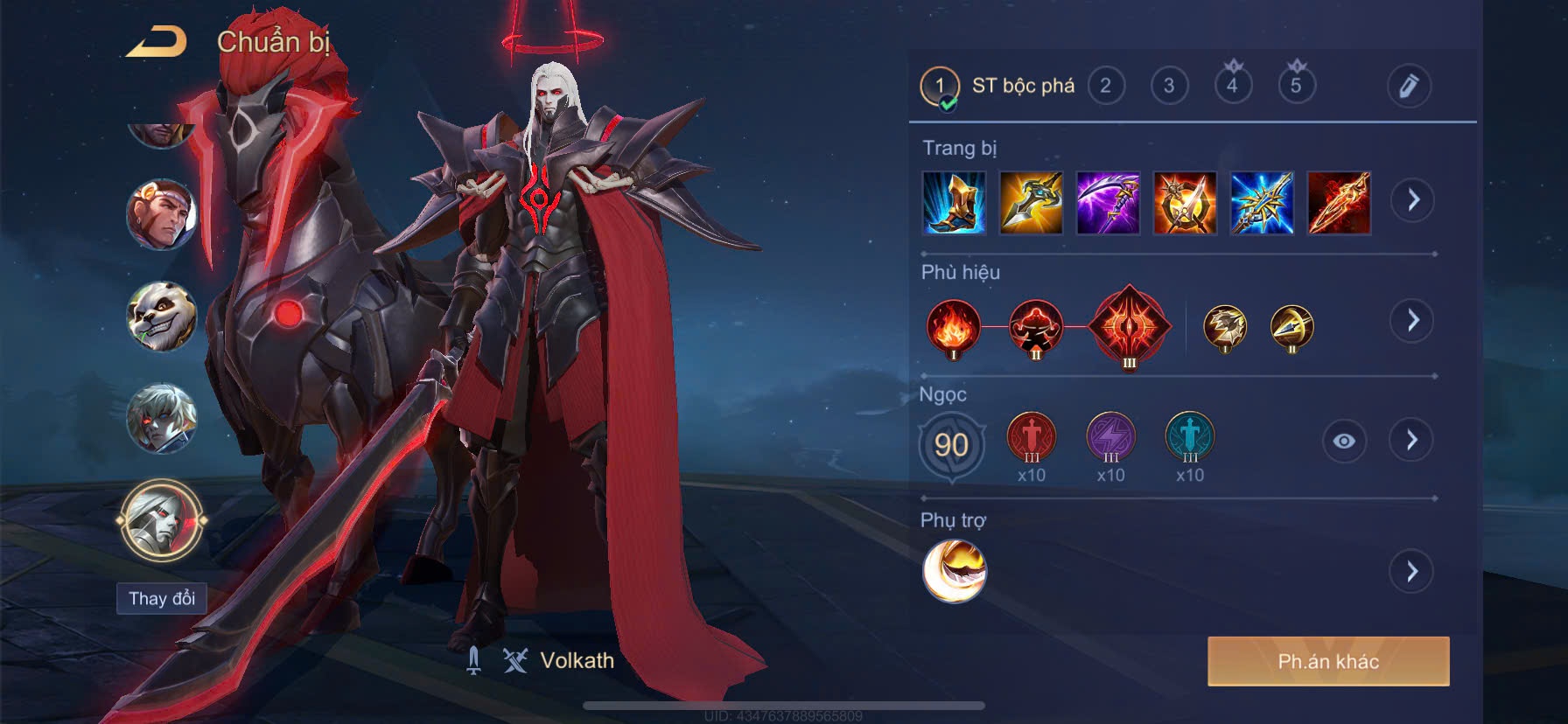Expand the Phụ trợ support section
Image resolution: width=1568 pixels, height=724 pixels.
coord(1412,572)
